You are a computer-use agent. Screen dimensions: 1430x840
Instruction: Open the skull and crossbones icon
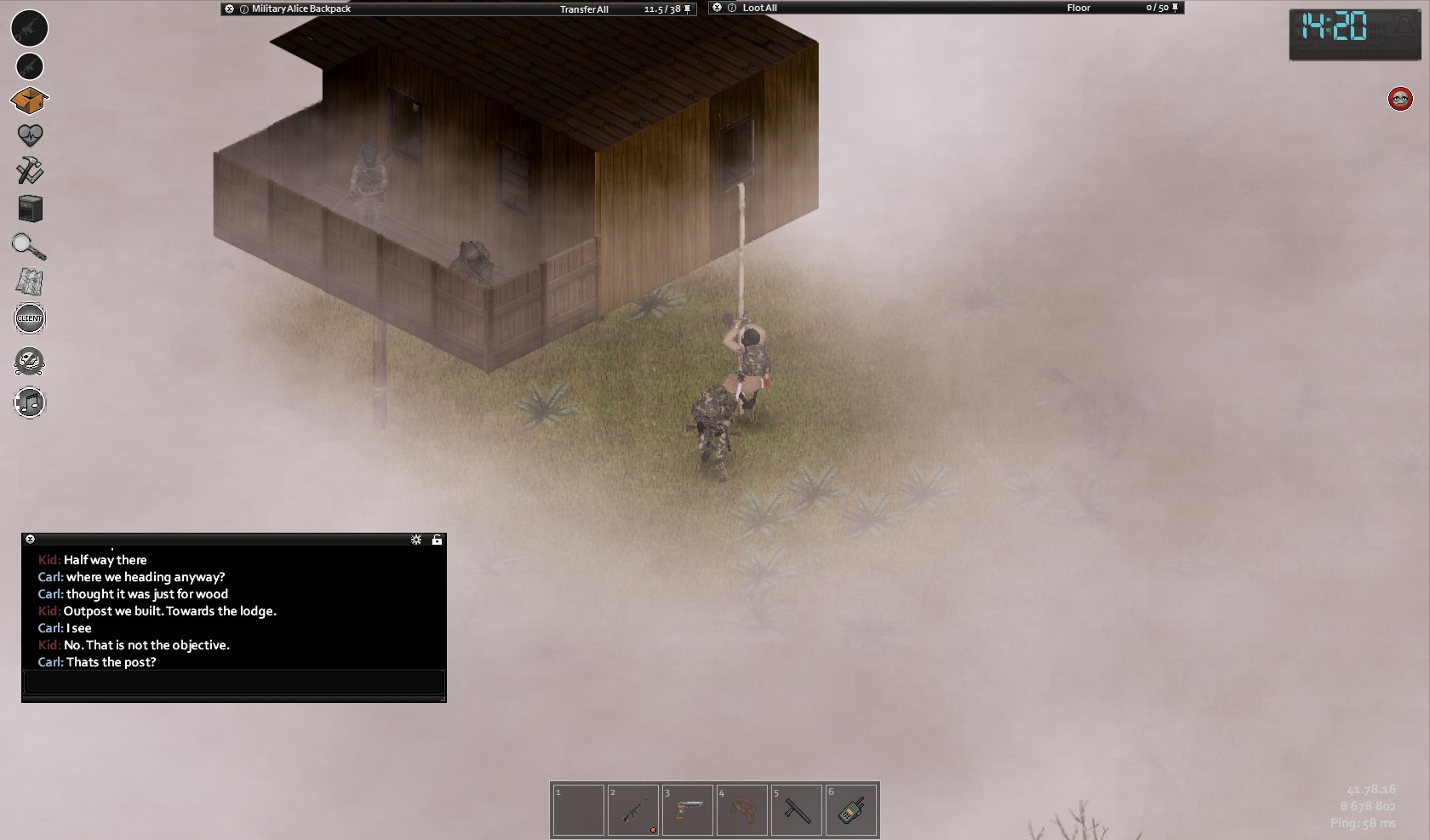[x=30, y=362]
